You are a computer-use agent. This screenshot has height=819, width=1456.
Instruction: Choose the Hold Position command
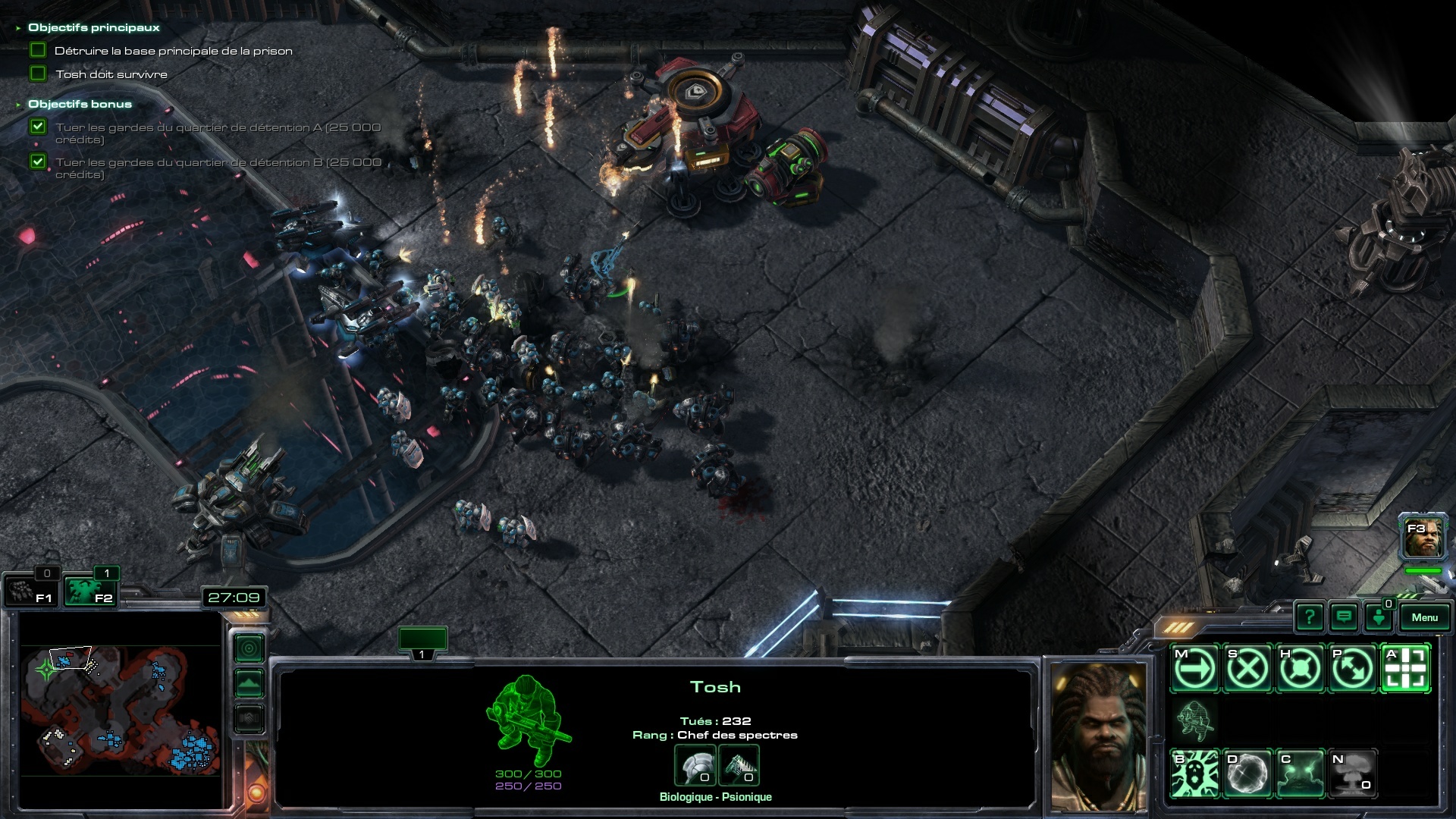point(1300,669)
